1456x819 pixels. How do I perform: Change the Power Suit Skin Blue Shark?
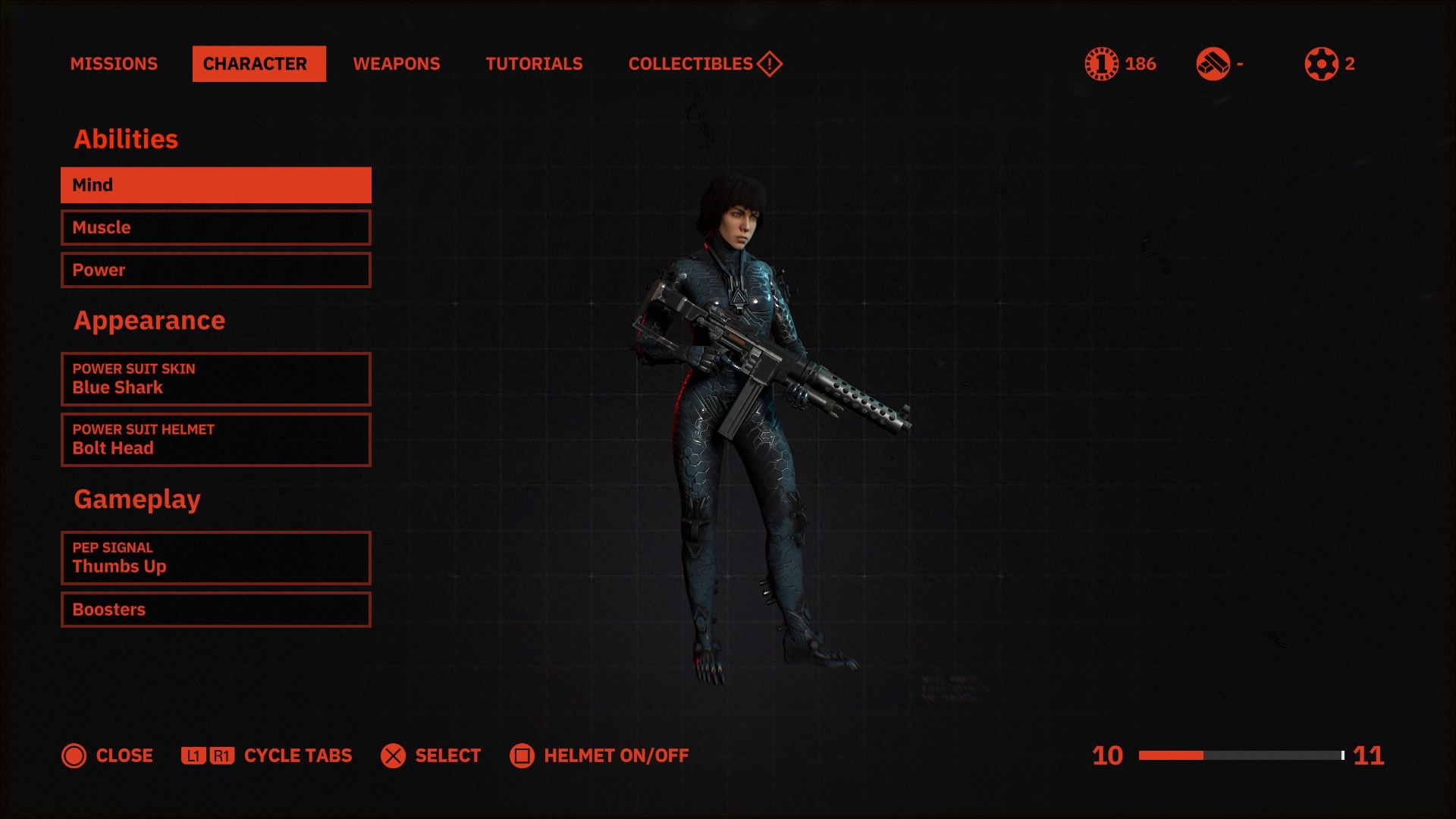pyautogui.click(x=215, y=379)
